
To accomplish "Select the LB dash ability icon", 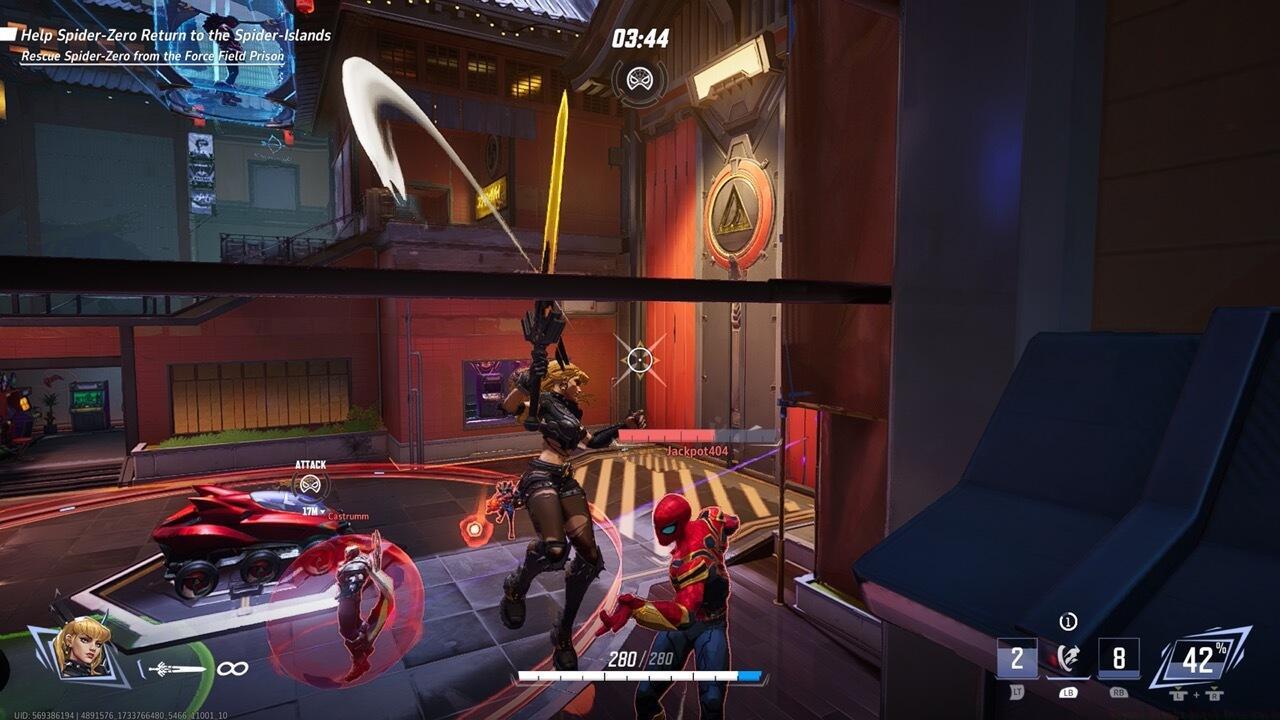I will point(1068,655).
